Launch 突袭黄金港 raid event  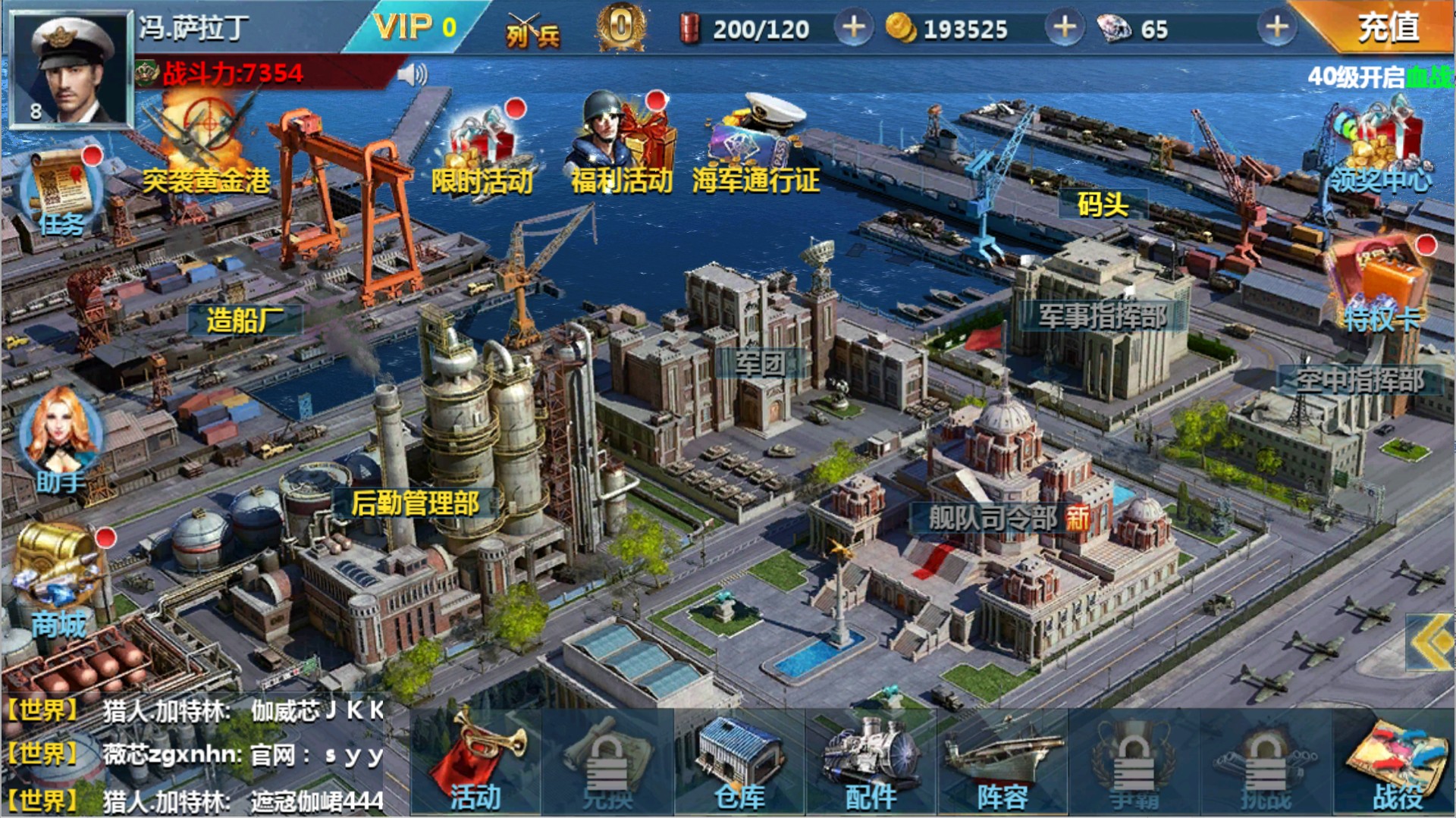[205, 144]
